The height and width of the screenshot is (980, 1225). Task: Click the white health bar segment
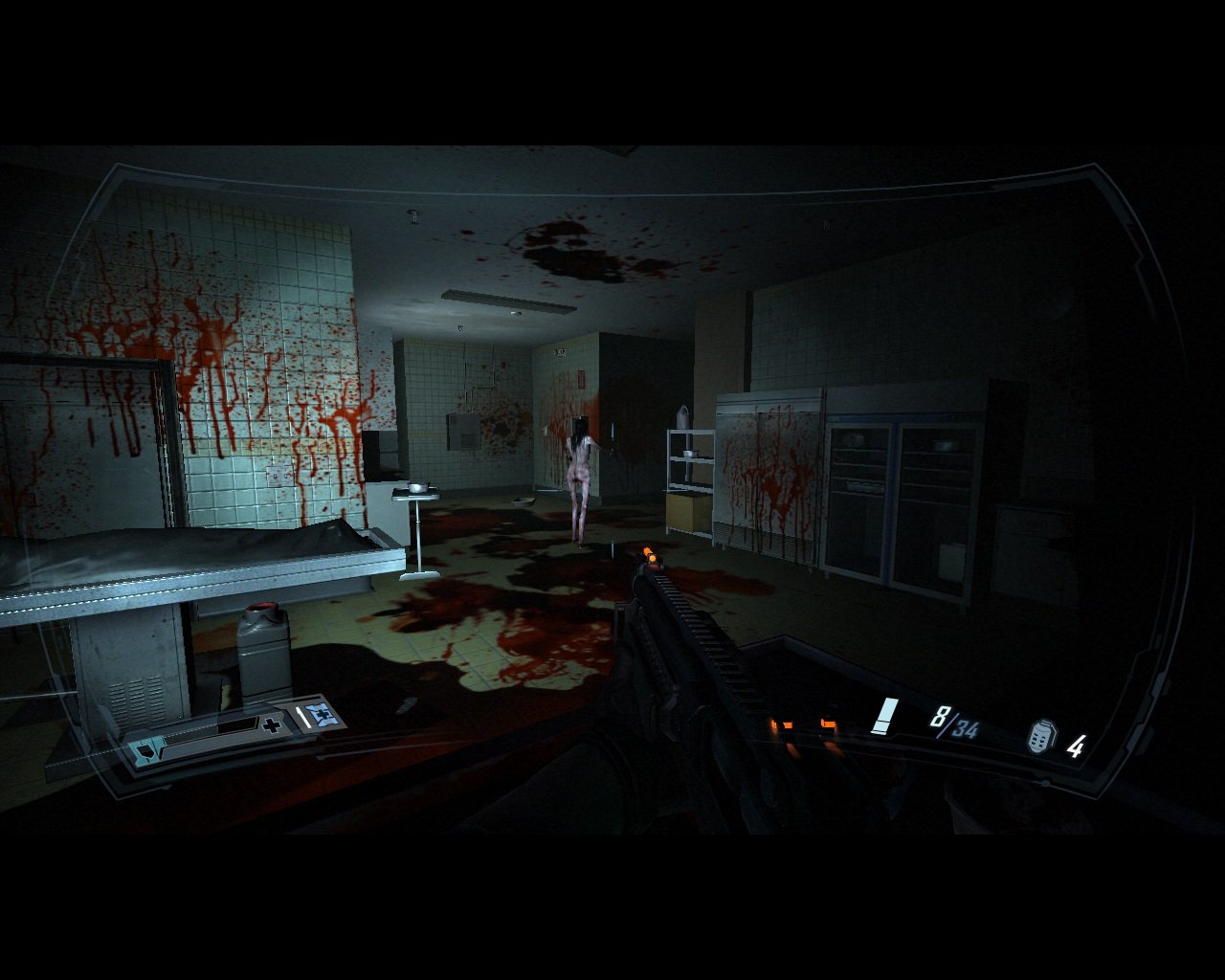305,717
